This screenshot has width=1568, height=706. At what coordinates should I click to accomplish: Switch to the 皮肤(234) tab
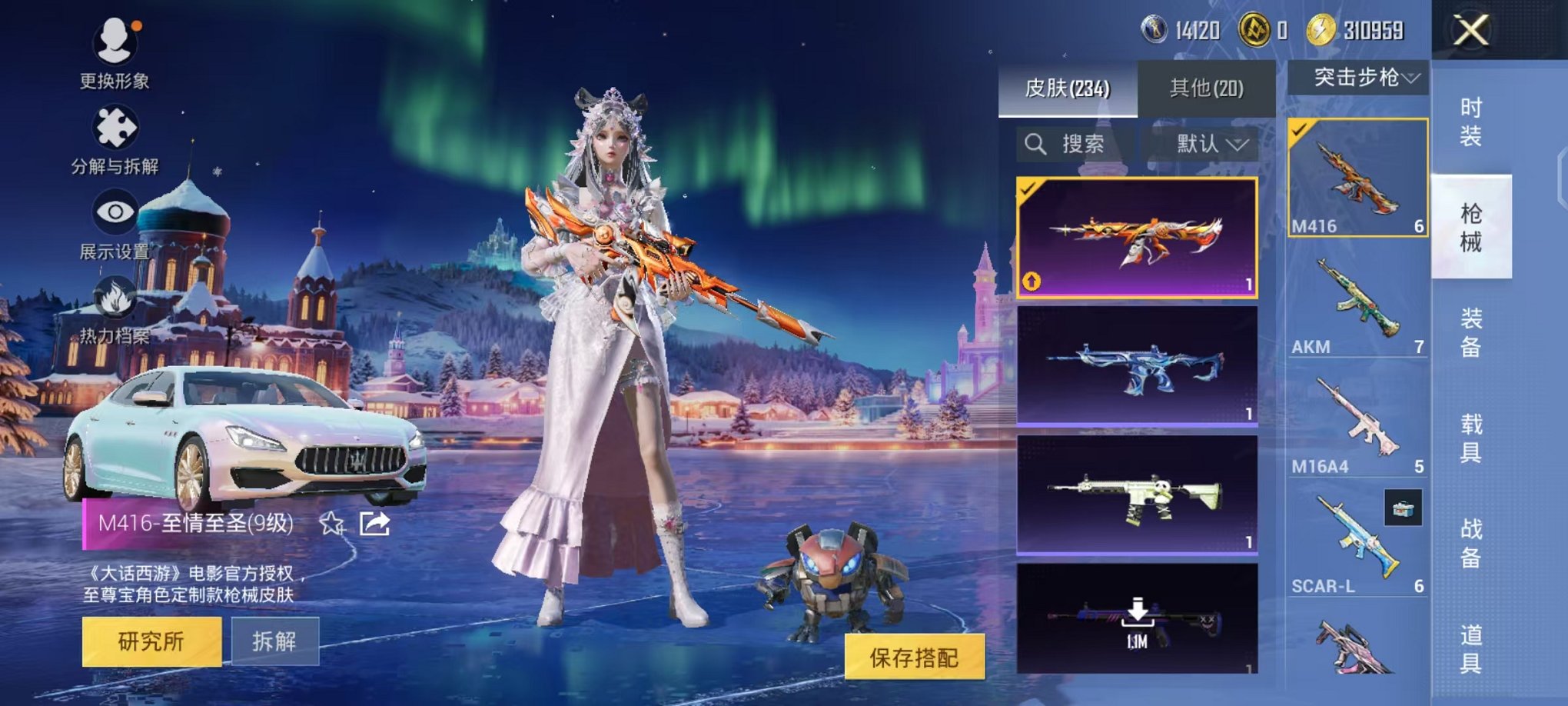[1068, 88]
